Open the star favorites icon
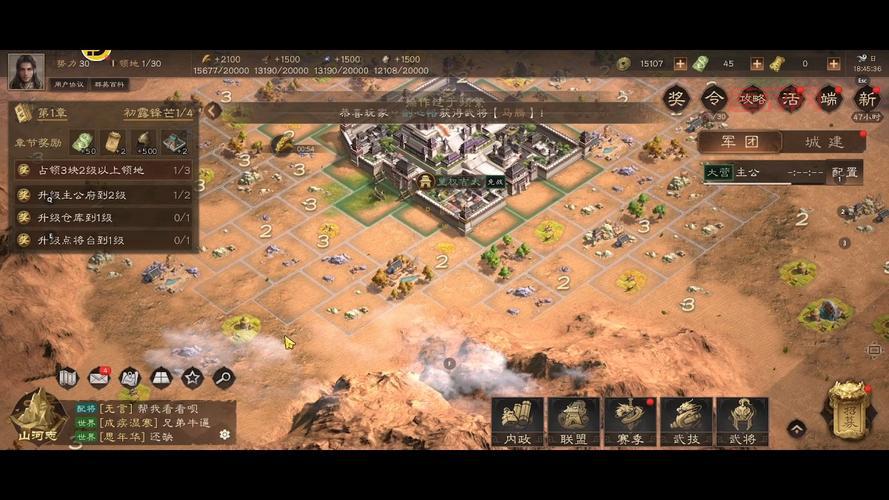This screenshot has width=889, height=500. (192, 378)
